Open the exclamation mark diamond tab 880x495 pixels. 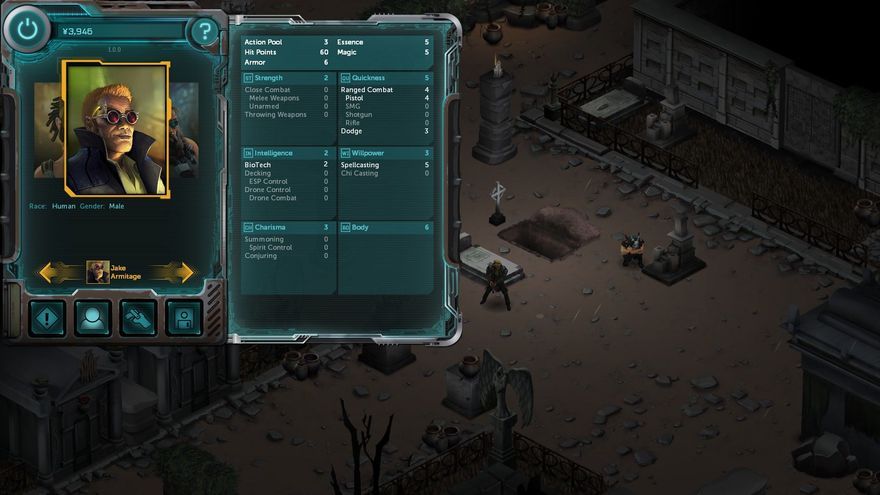pyautogui.click(x=47, y=318)
